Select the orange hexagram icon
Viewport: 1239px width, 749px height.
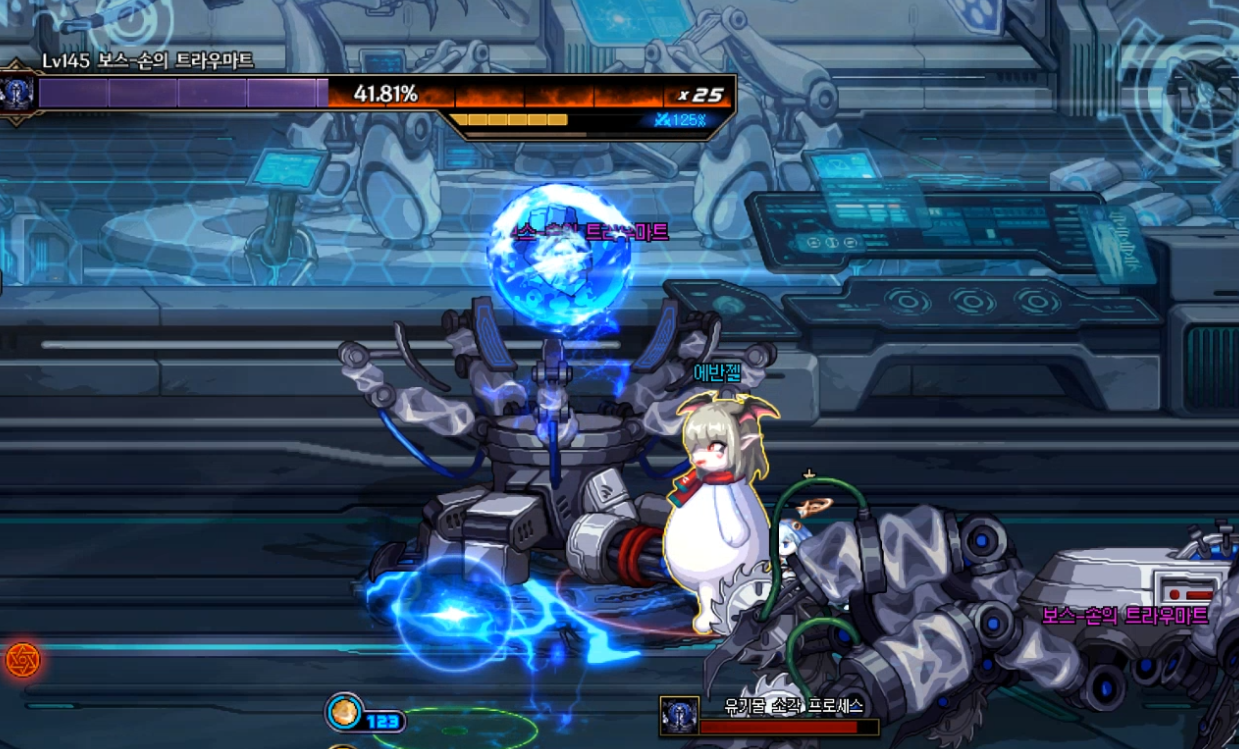[x=21, y=660]
